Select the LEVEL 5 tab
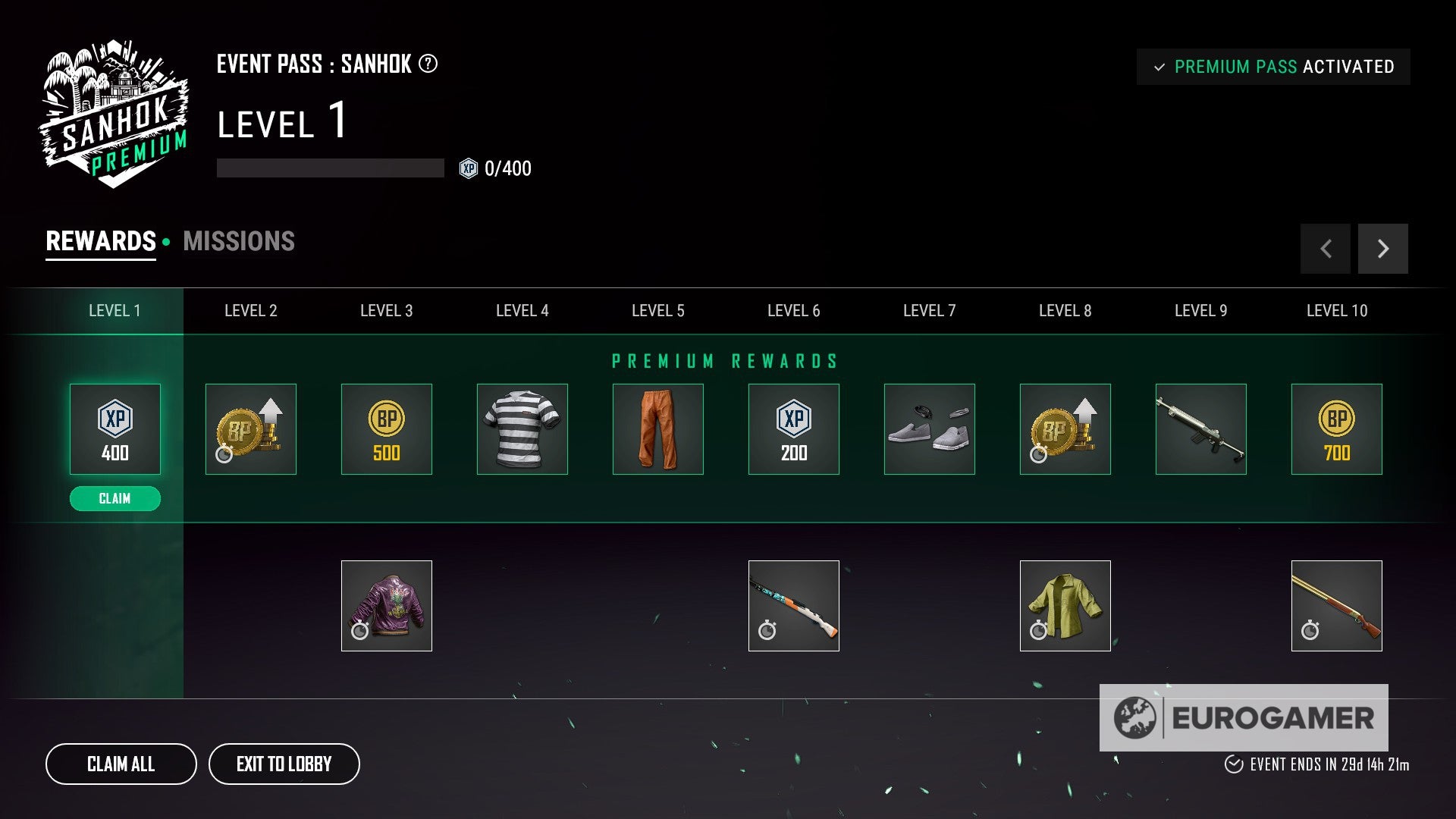 click(657, 310)
